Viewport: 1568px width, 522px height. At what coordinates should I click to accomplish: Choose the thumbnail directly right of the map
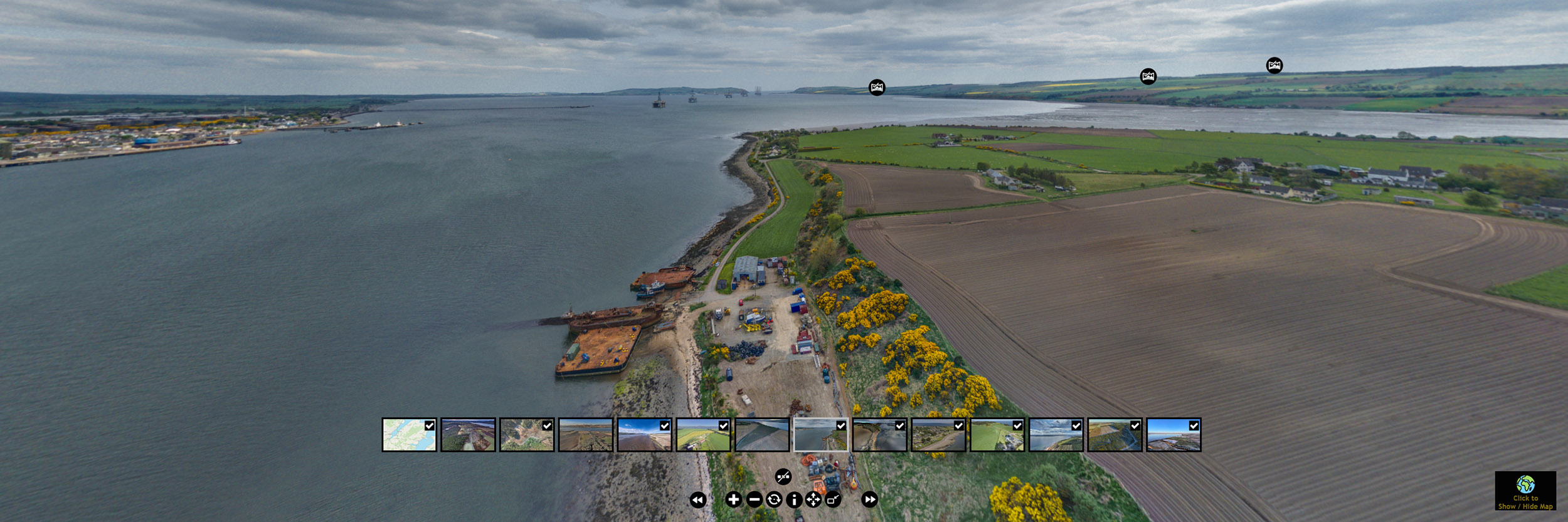468,435
